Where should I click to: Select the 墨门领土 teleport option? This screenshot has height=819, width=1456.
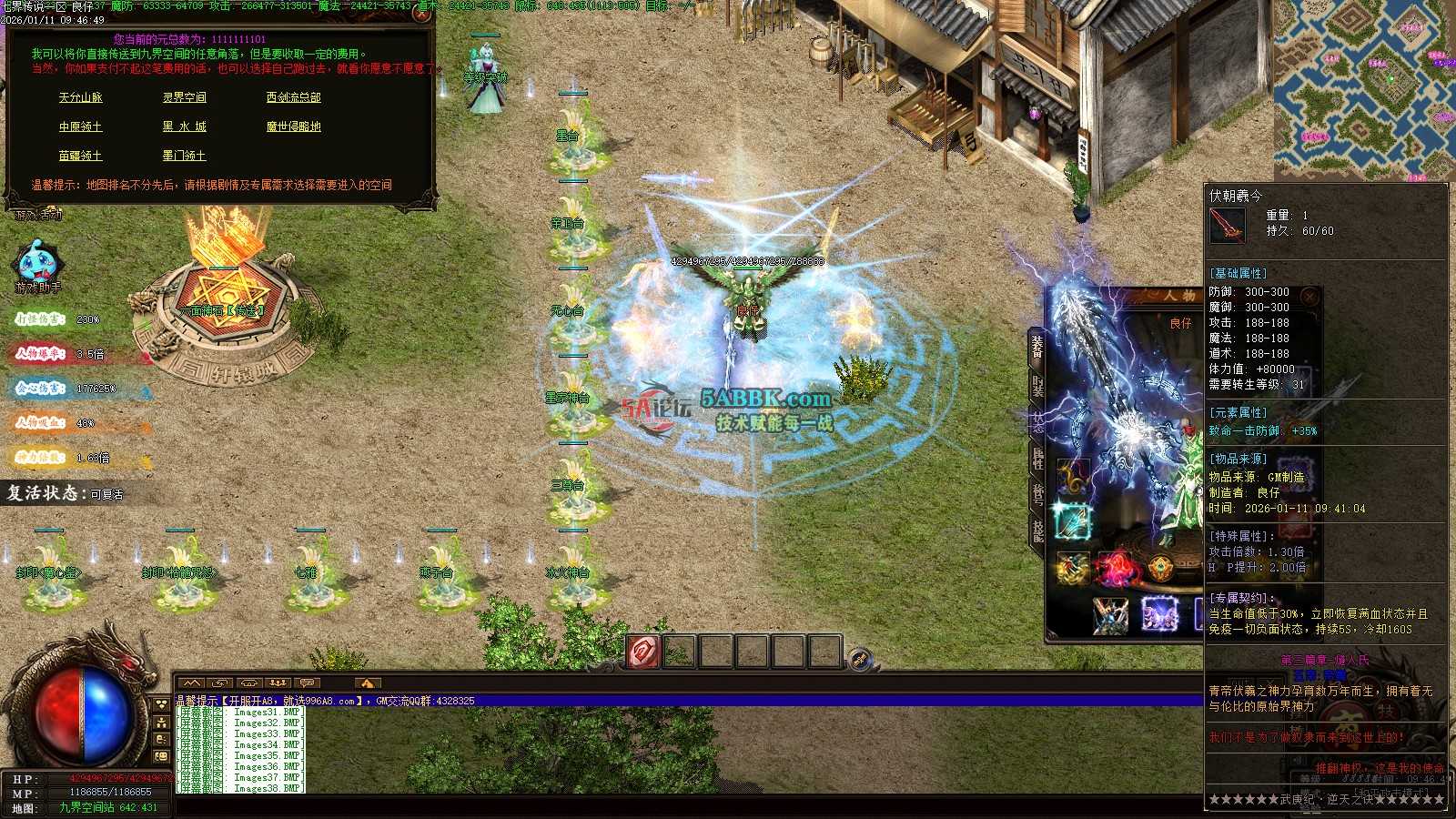[184, 156]
